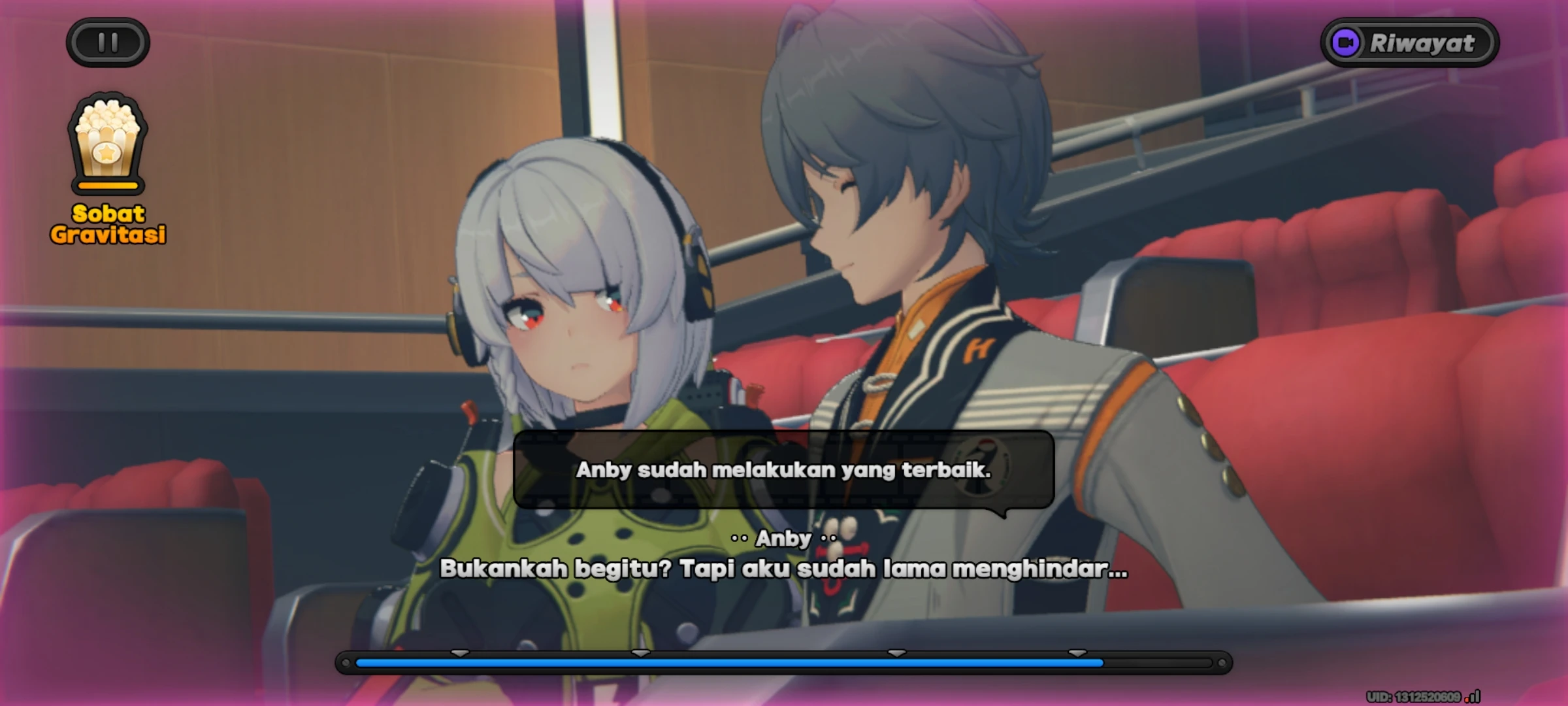The image size is (1568, 706).
Task: Click the third diamond marker on the timeline
Action: coord(895,652)
